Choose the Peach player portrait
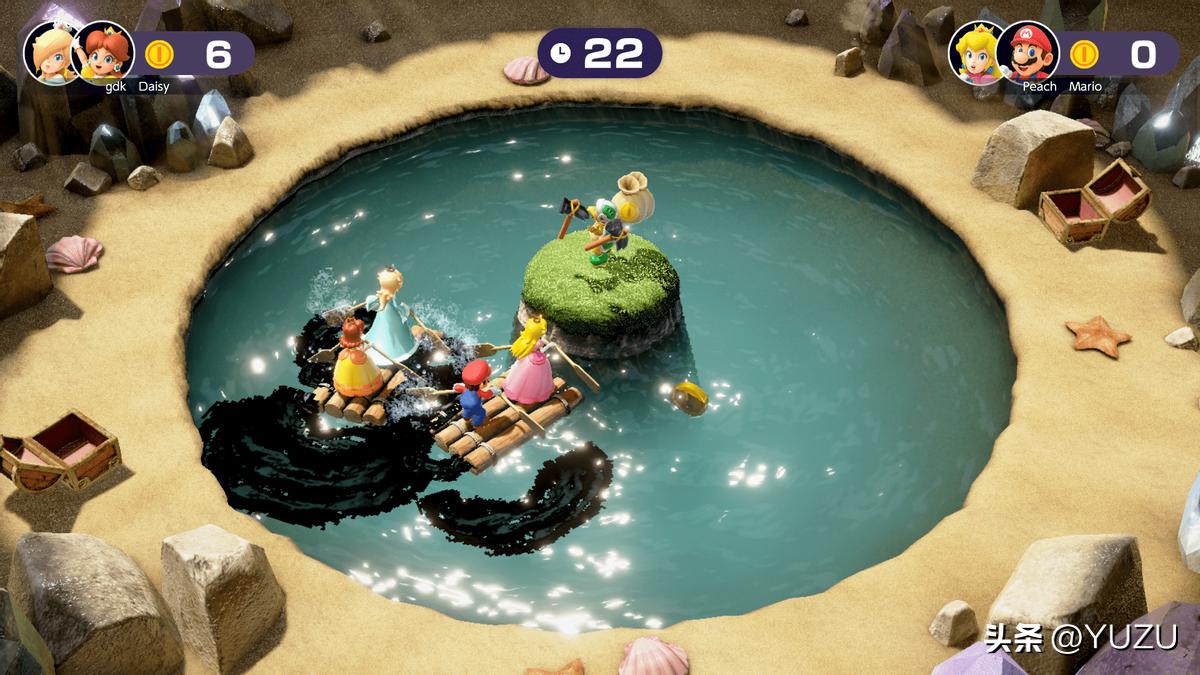1200x675 pixels. pos(975,51)
